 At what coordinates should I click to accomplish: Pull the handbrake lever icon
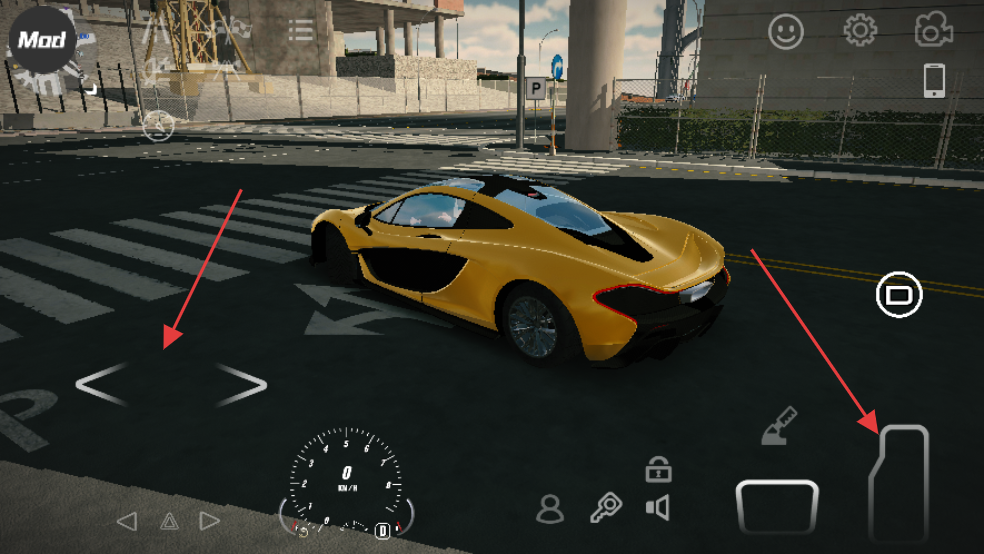pos(779,425)
